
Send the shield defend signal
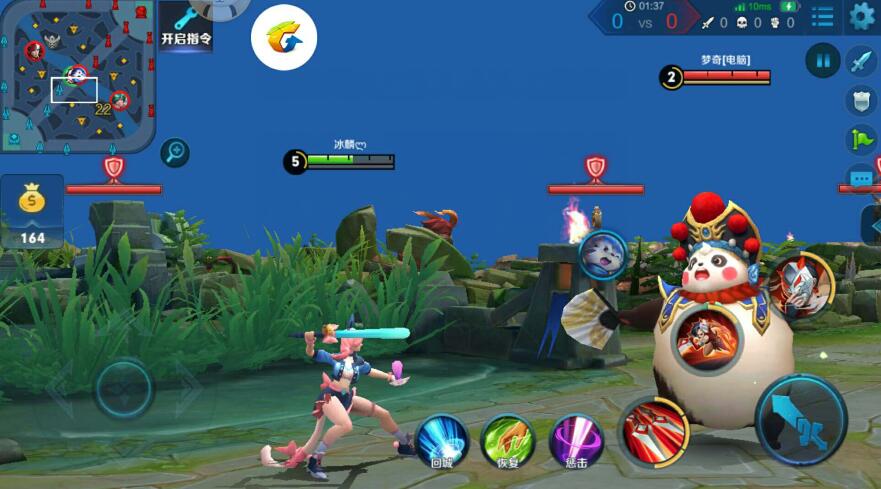pos(861,100)
